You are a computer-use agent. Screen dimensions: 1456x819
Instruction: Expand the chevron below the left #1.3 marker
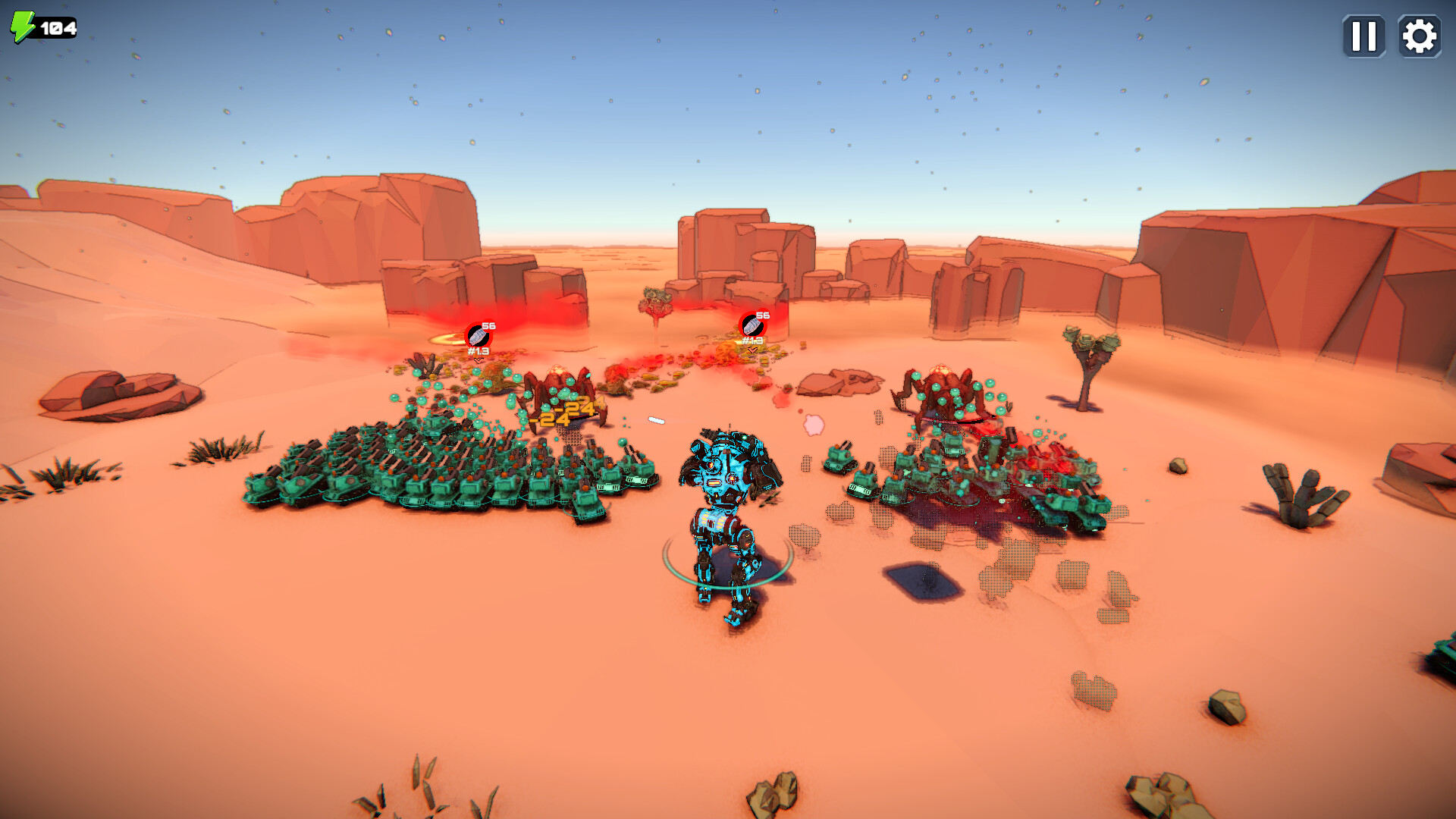pos(478,362)
